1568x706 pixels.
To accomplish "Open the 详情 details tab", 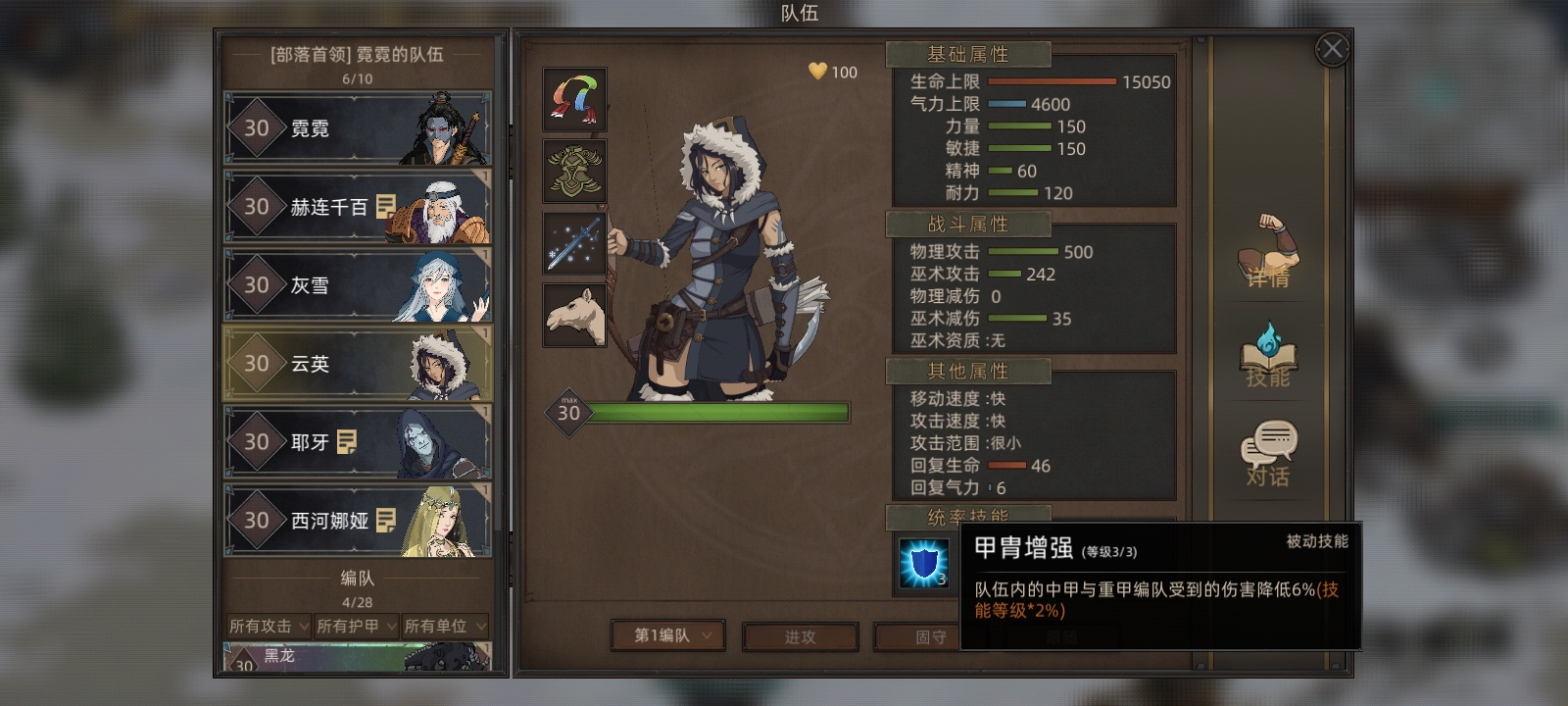I will coord(1268,253).
